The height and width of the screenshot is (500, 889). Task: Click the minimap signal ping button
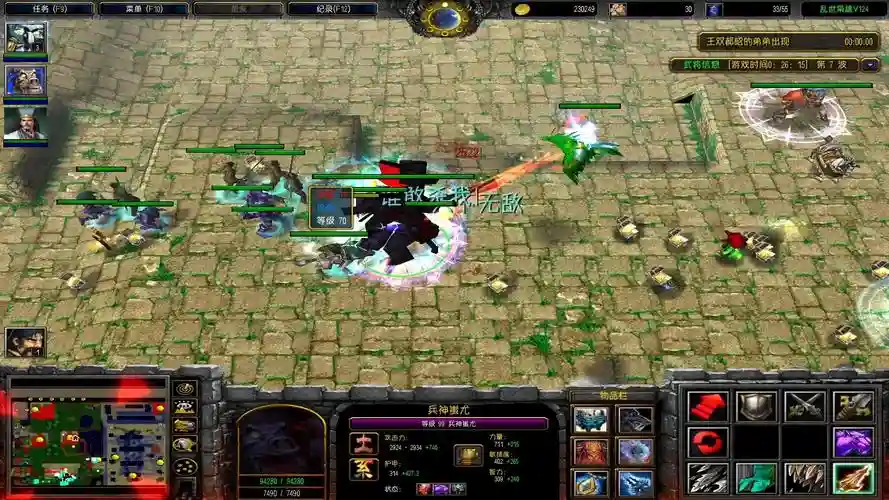(184, 389)
